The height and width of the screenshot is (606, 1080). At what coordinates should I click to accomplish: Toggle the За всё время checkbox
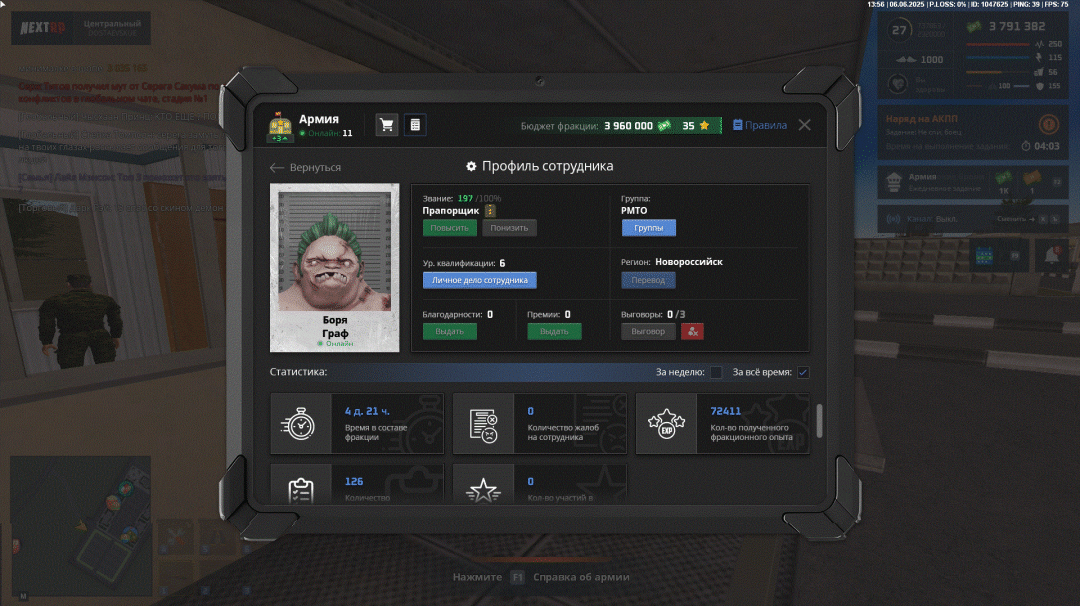[x=803, y=373]
